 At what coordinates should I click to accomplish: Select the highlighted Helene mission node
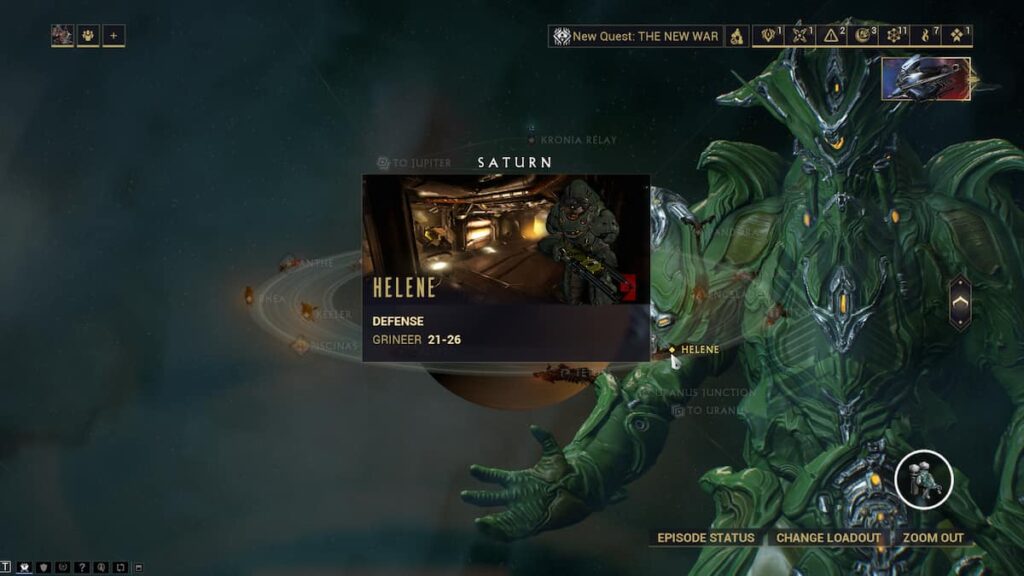coord(673,350)
